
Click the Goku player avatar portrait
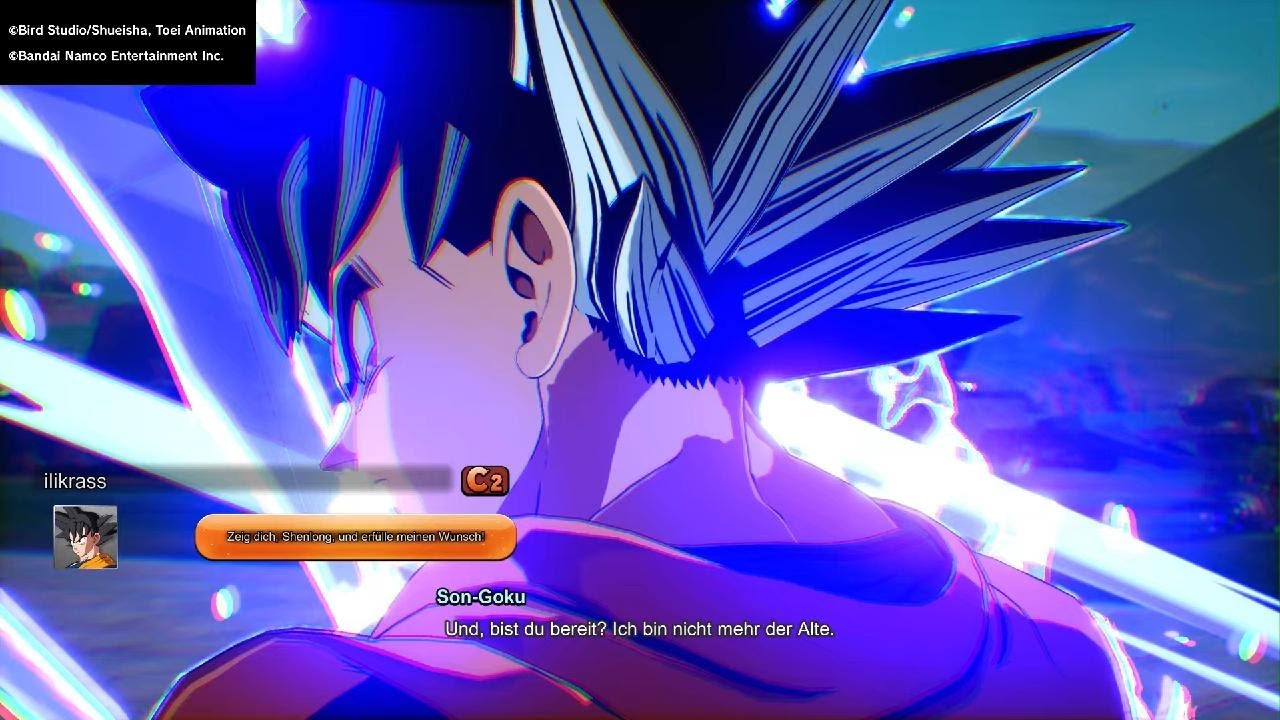point(85,537)
